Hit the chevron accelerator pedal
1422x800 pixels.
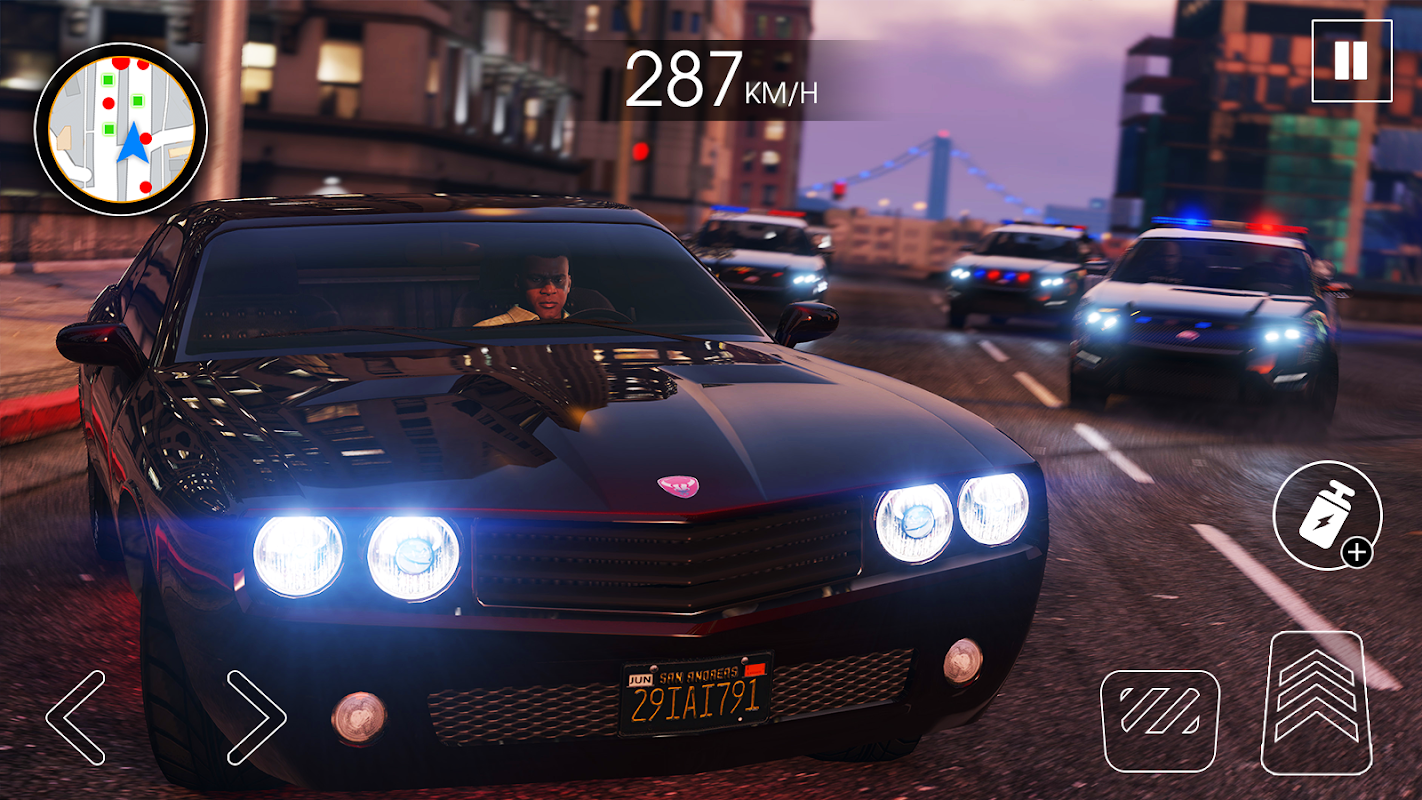1316,703
